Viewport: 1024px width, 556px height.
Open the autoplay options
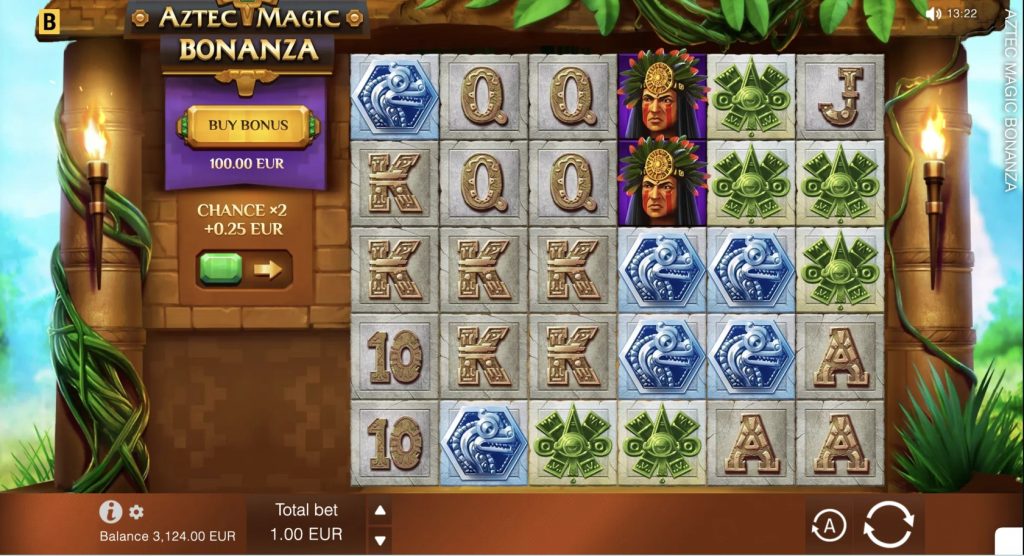click(x=828, y=525)
